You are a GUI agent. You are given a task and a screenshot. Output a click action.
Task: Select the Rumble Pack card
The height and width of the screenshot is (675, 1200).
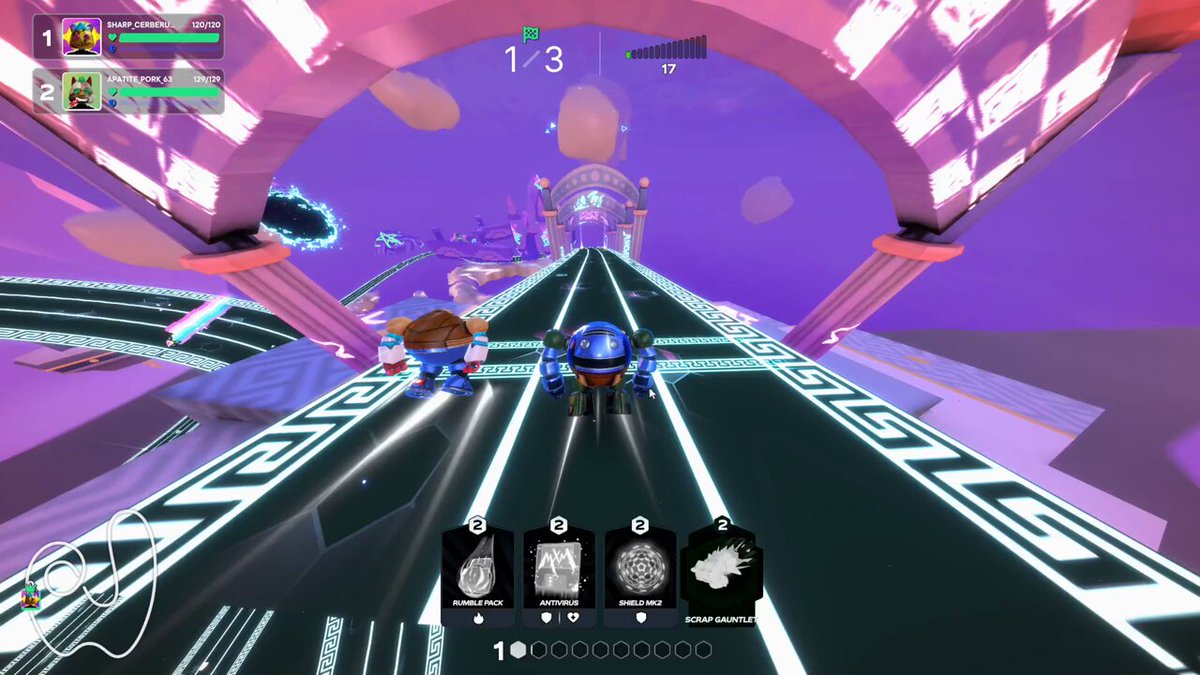[x=477, y=575]
